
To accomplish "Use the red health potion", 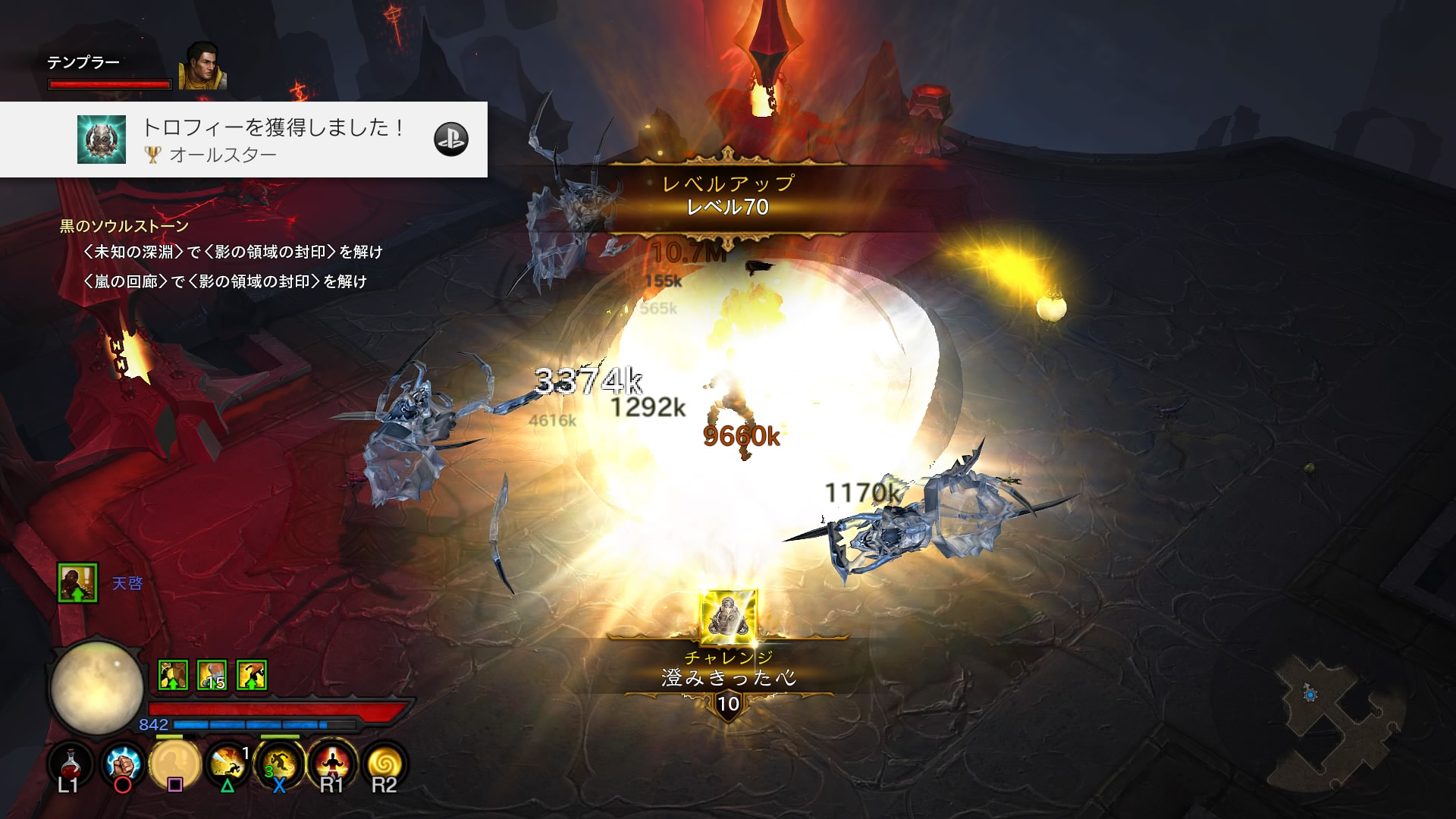I will 70,763.
